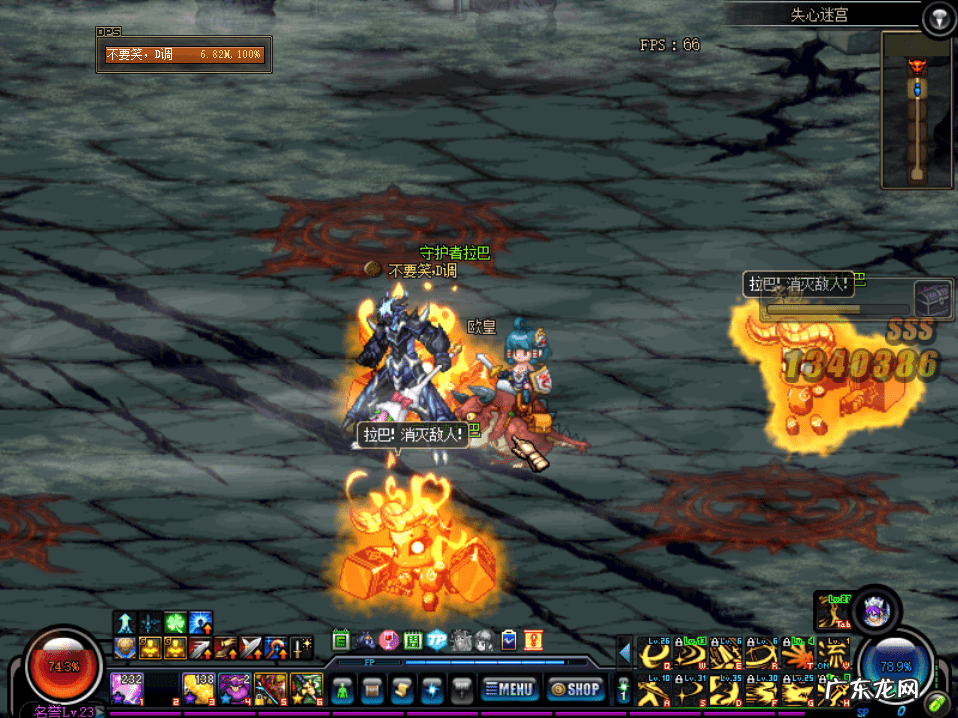Click the round button beside the dungeon name
Screen dimensions: 958x718
pyautogui.click(x=938, y=17)
